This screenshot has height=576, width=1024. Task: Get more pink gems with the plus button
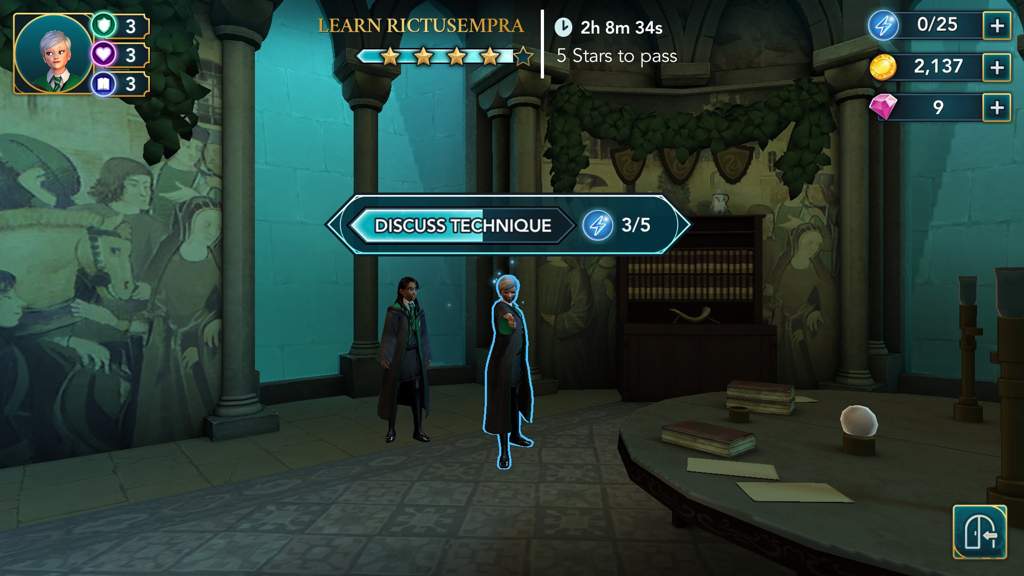(x=996, y=107)
